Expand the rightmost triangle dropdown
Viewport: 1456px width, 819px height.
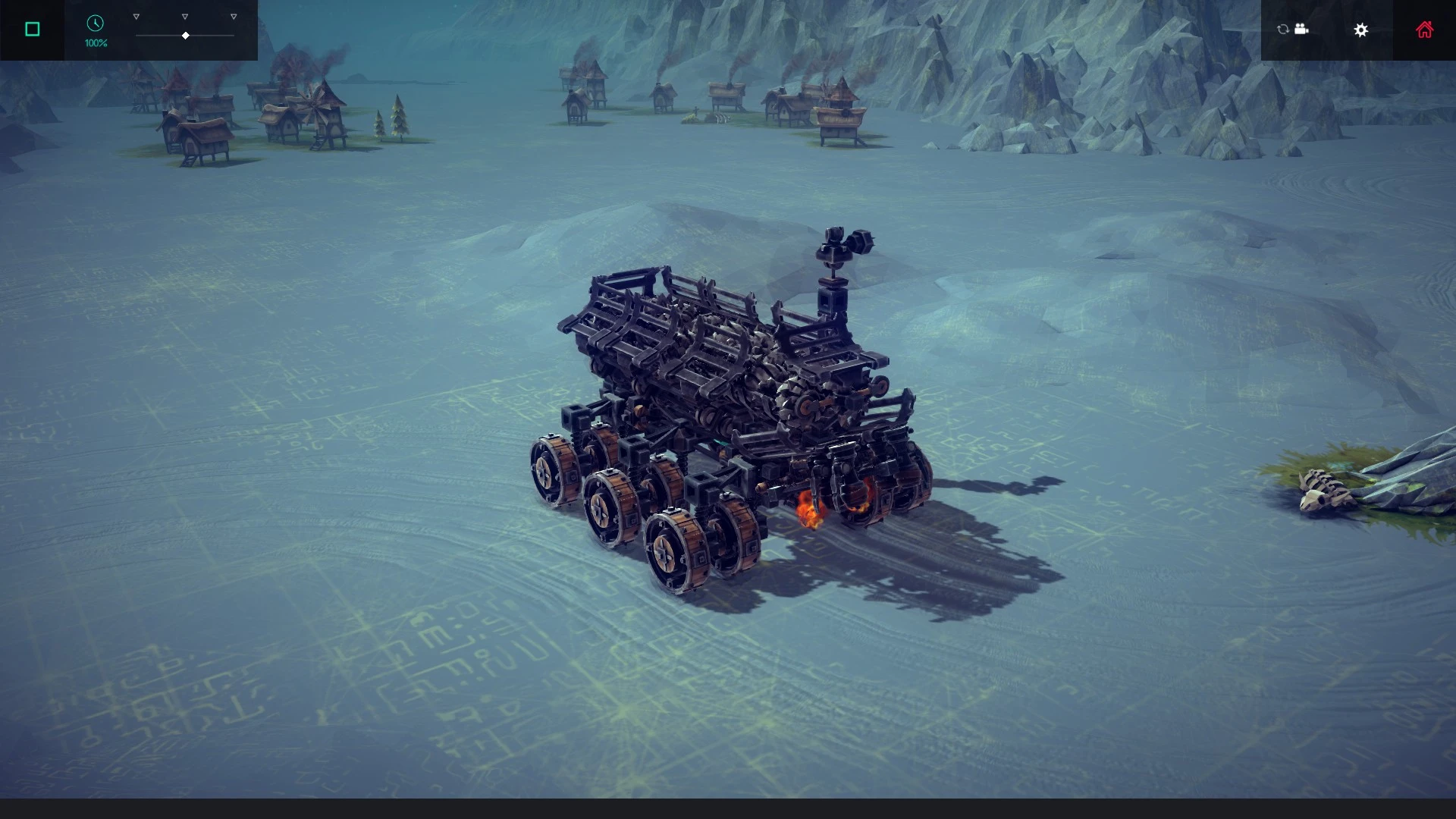point(233,15)
